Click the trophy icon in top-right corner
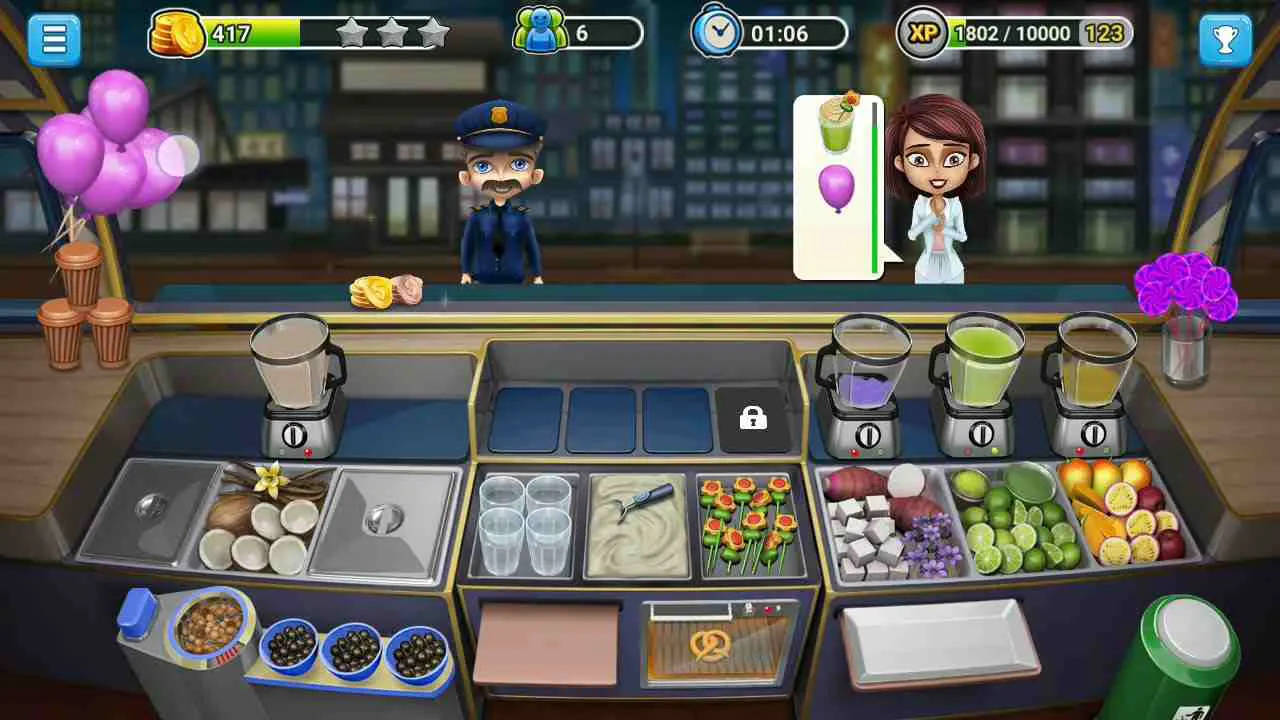Image resolution: width=1280 pixels, height=720 pixels. pos(1226,38)
